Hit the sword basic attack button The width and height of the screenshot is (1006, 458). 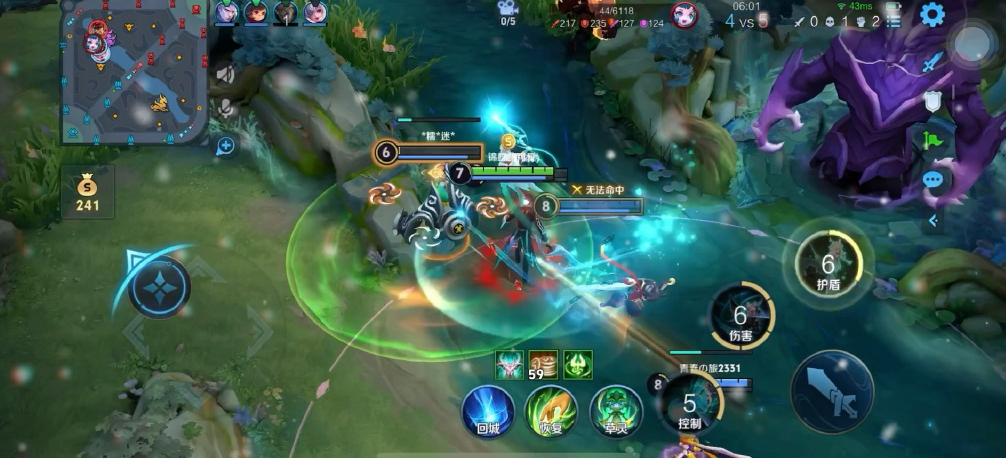[x=832, y=391]
